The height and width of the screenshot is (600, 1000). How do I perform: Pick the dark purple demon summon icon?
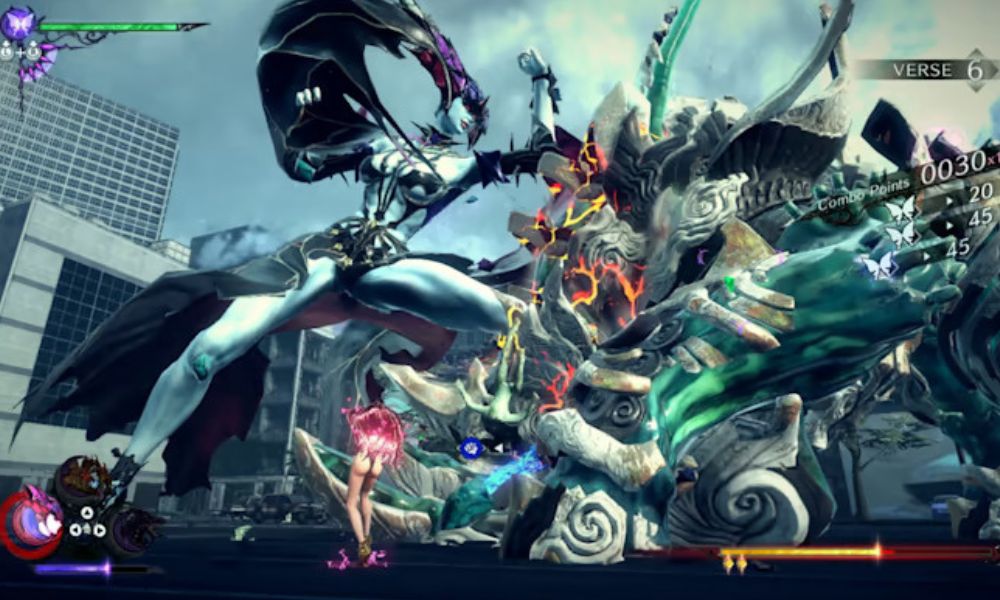(133, 526)
